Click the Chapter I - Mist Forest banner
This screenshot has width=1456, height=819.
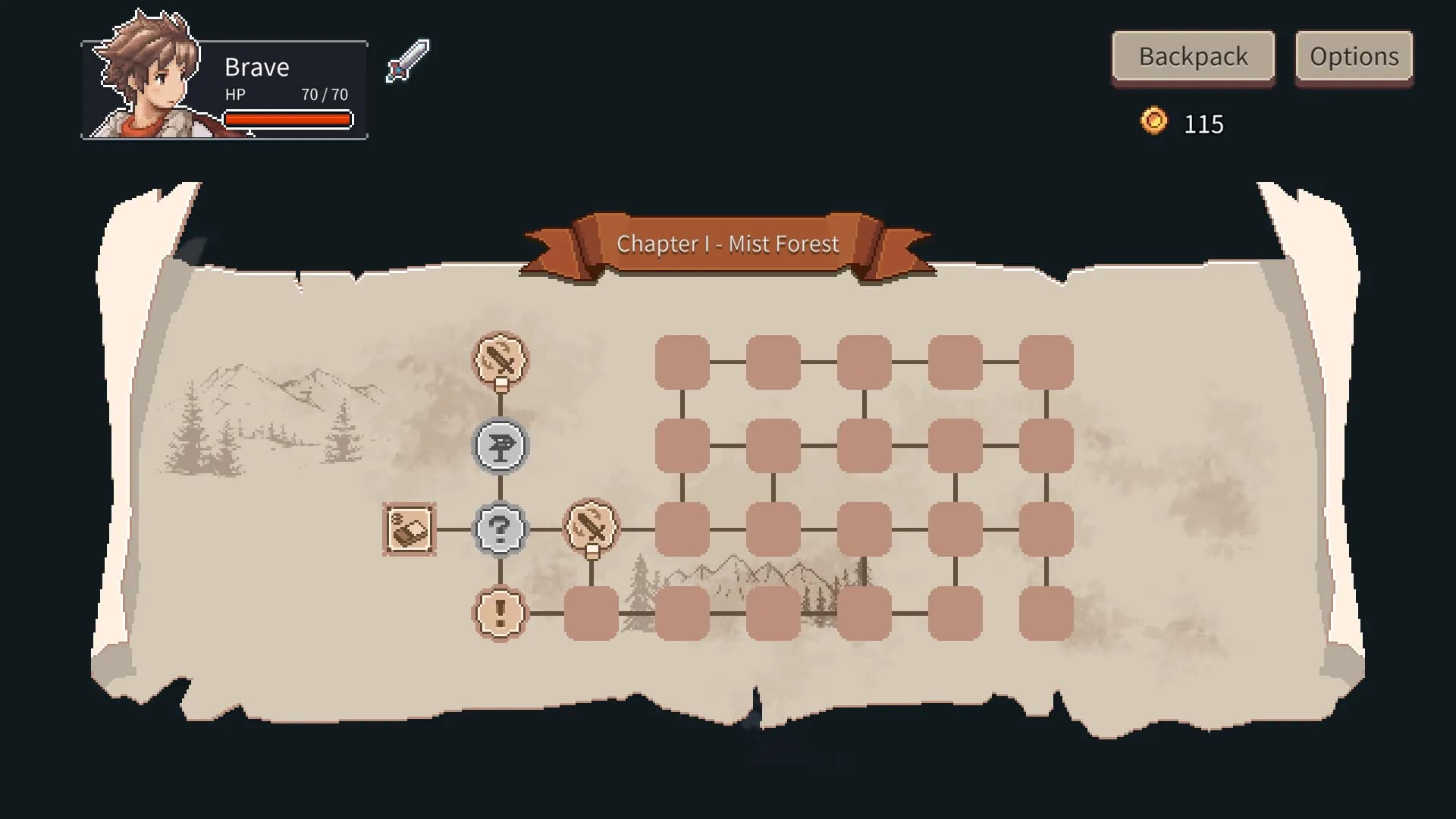click(728, 244)
